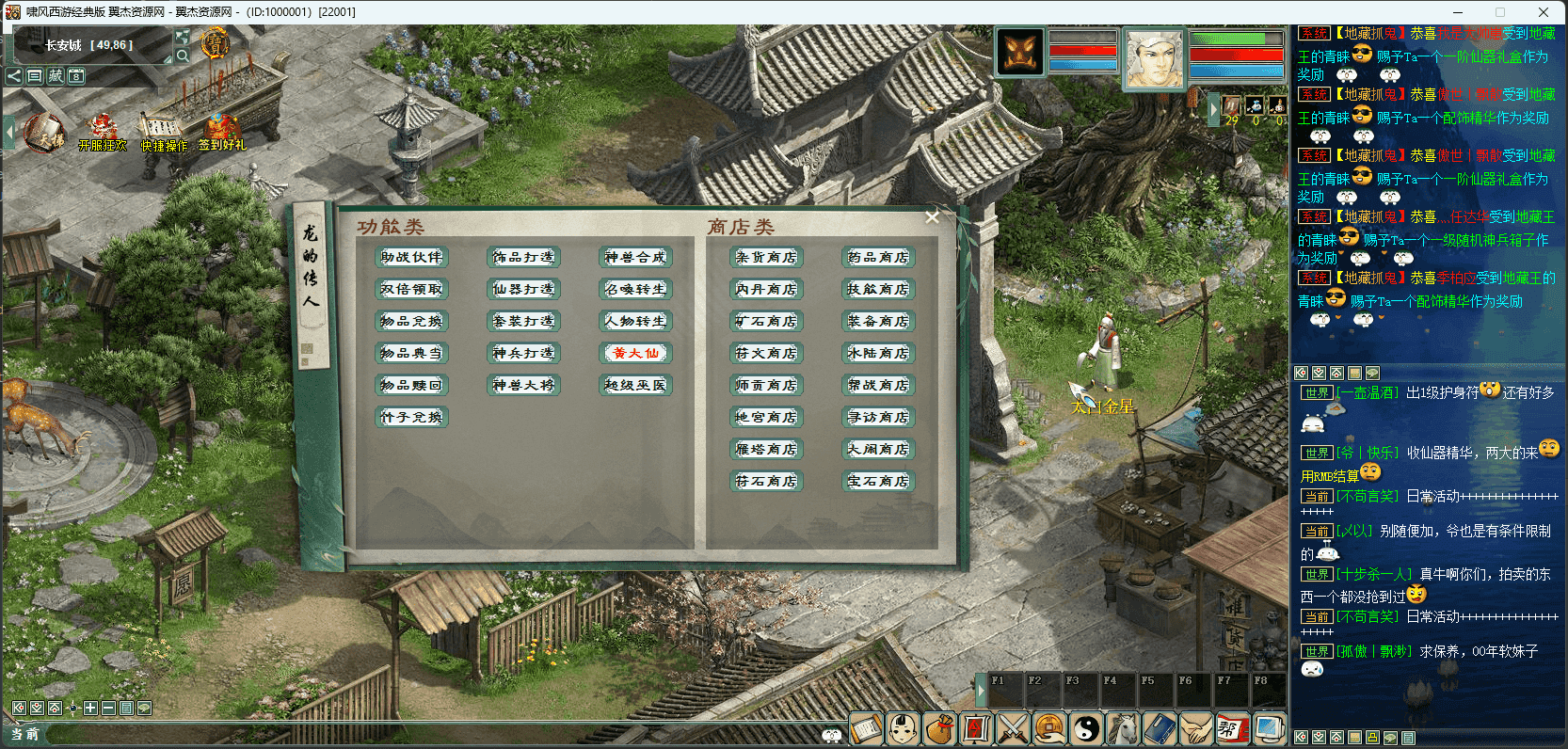Open the 助战伙伴 function
Viewport: 1568px width, 749px height.
[411, 257]
